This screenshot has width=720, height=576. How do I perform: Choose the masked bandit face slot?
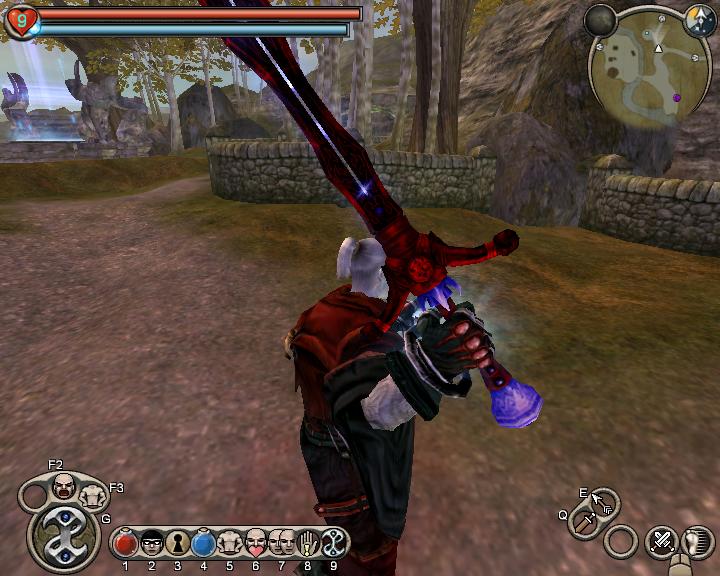click(152, 544)
